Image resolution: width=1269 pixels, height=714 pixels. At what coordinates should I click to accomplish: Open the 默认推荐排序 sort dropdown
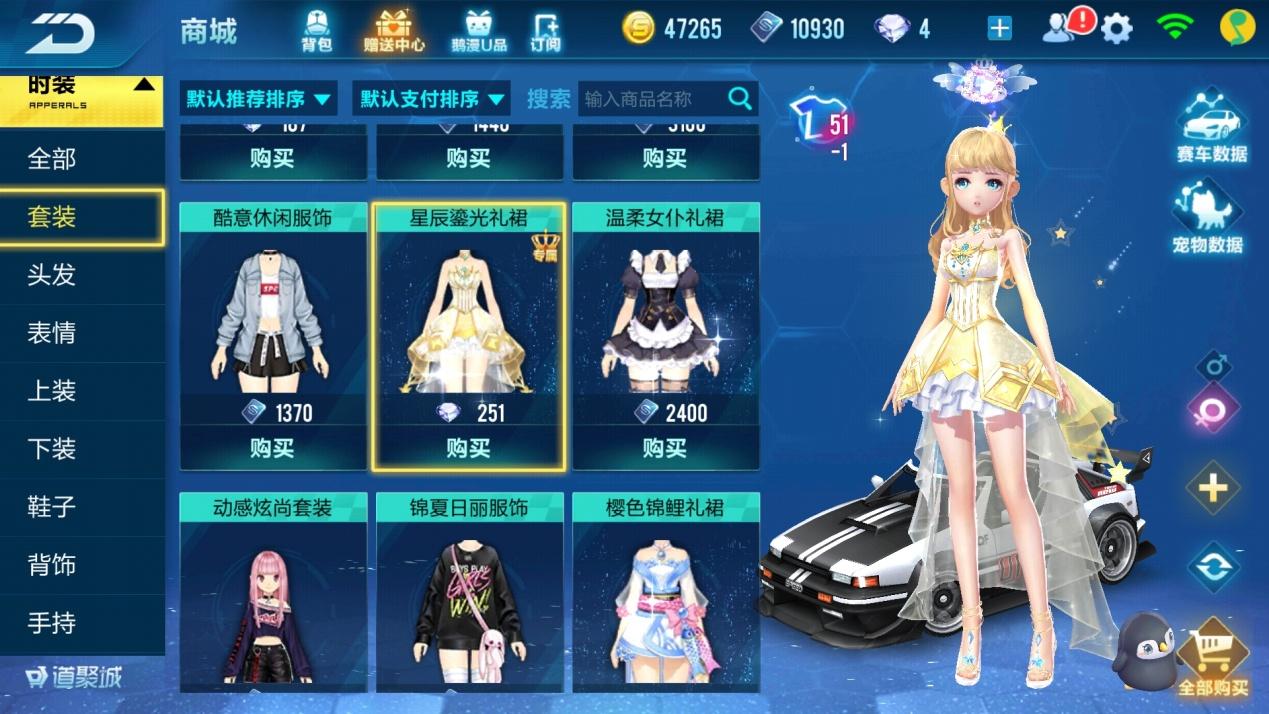click(259, 99)
